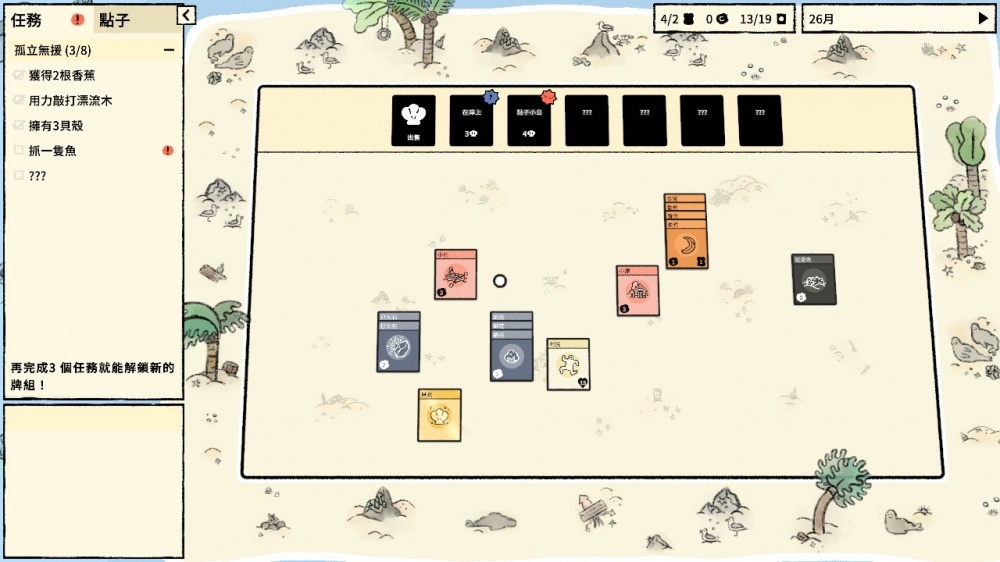Pick the villager card with the figure

click(568, 366)
